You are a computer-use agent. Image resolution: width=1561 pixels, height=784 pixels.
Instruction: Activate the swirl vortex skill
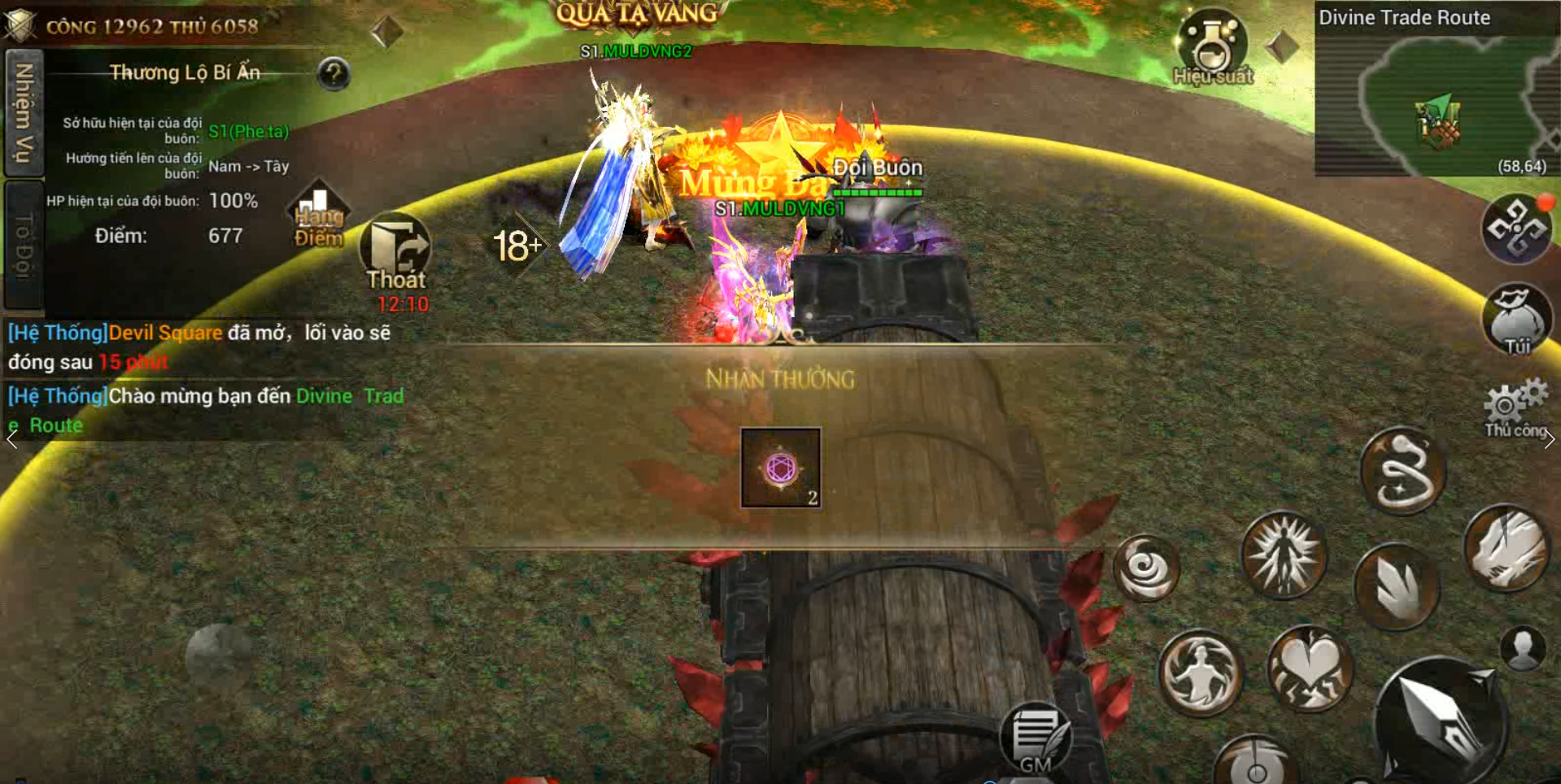1146,568
